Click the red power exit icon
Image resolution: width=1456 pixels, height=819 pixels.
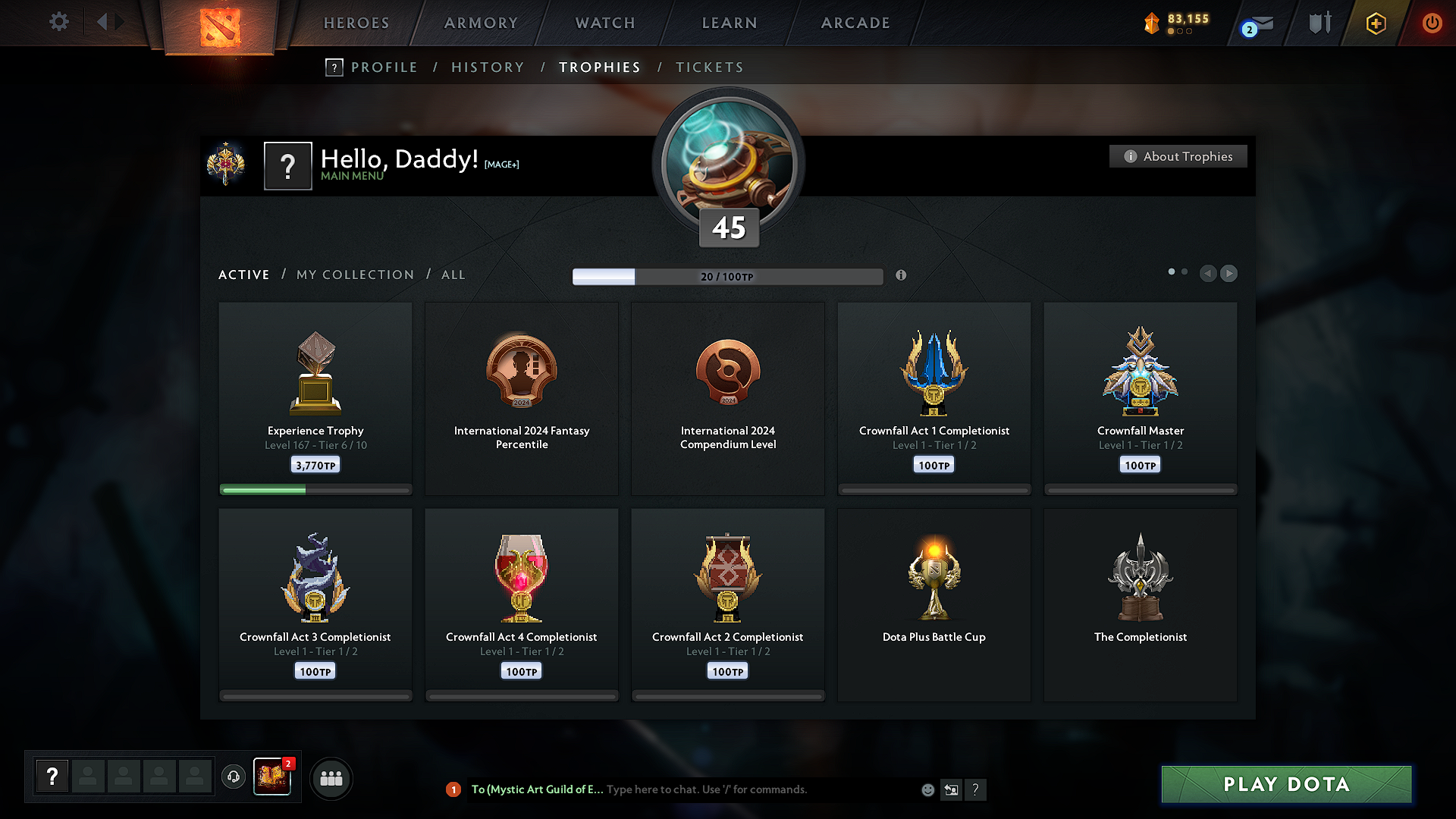1432,23
